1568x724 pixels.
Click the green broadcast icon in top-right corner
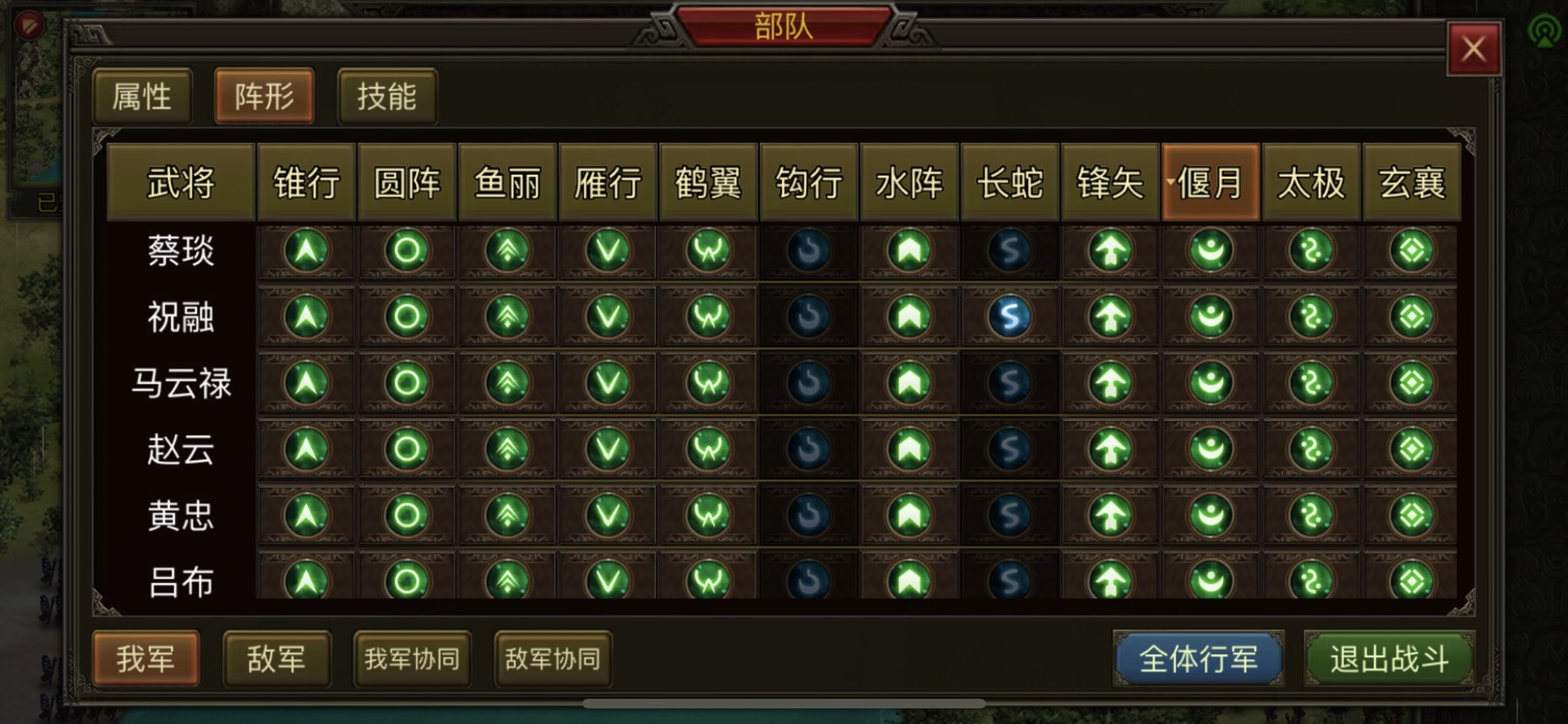point(1546,29)
